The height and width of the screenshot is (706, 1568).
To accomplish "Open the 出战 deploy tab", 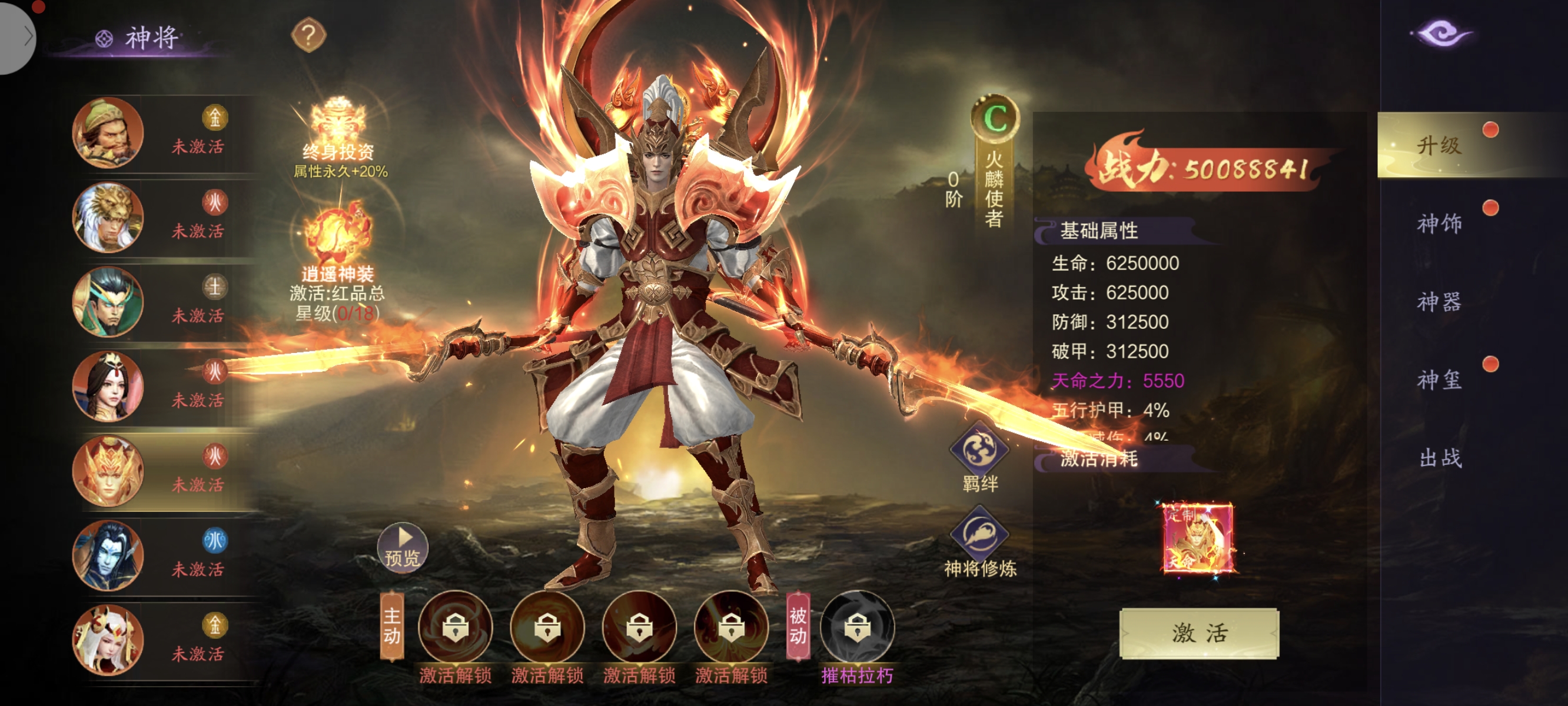I will point(1439,458).
